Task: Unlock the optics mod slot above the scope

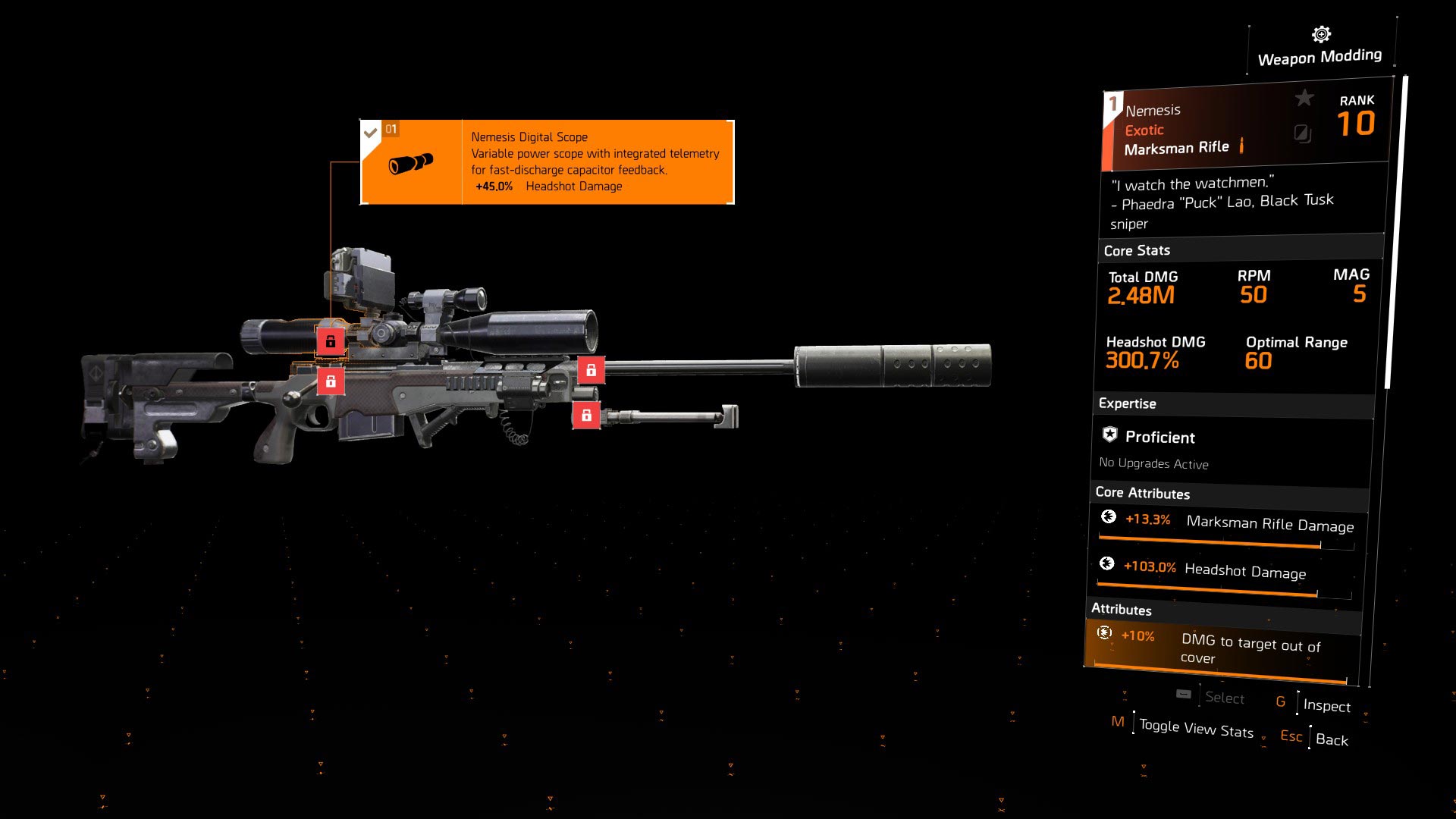Action: click(331, 341)
